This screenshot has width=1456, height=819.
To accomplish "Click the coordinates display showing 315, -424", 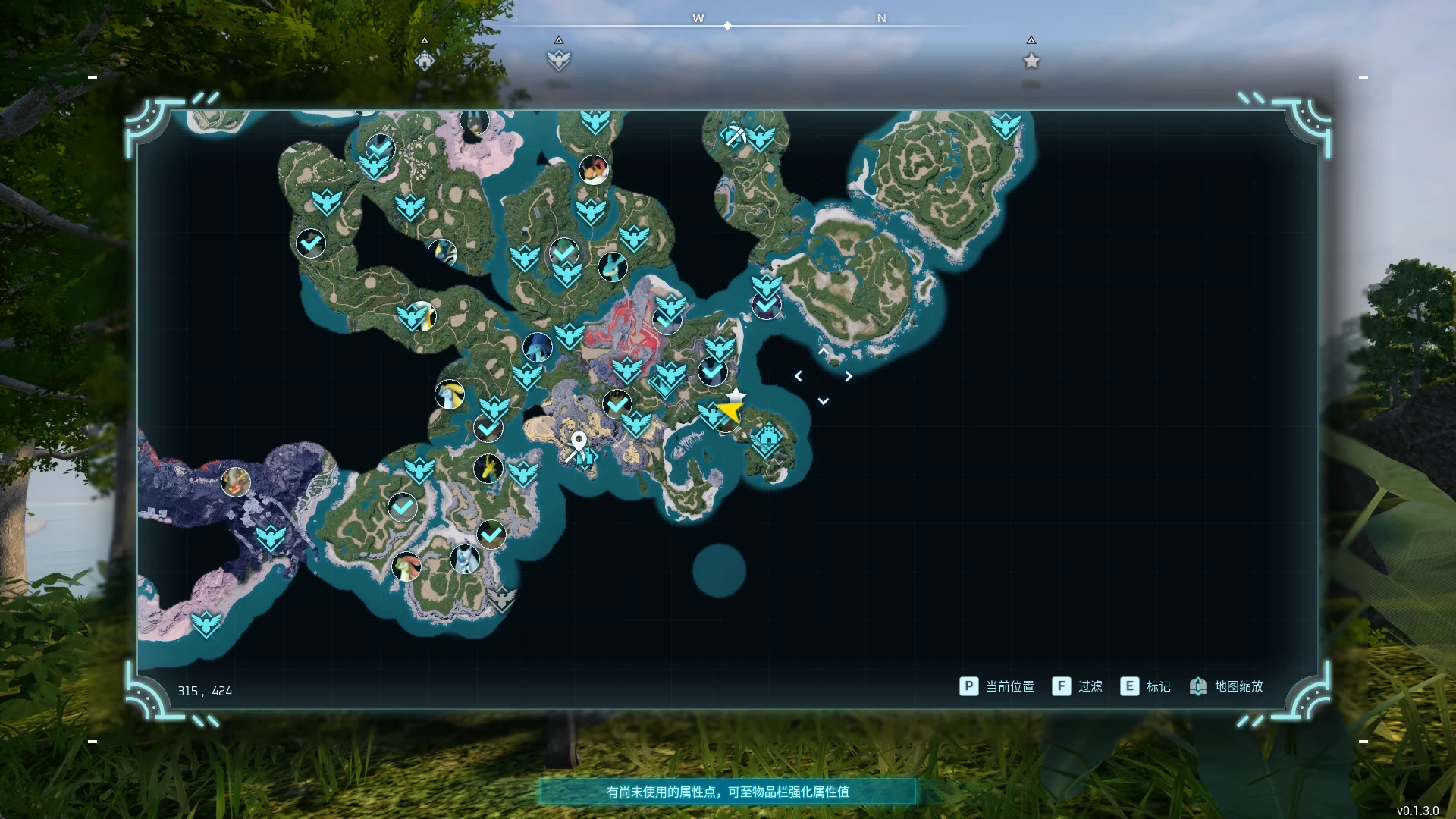I will pos(203,691).
